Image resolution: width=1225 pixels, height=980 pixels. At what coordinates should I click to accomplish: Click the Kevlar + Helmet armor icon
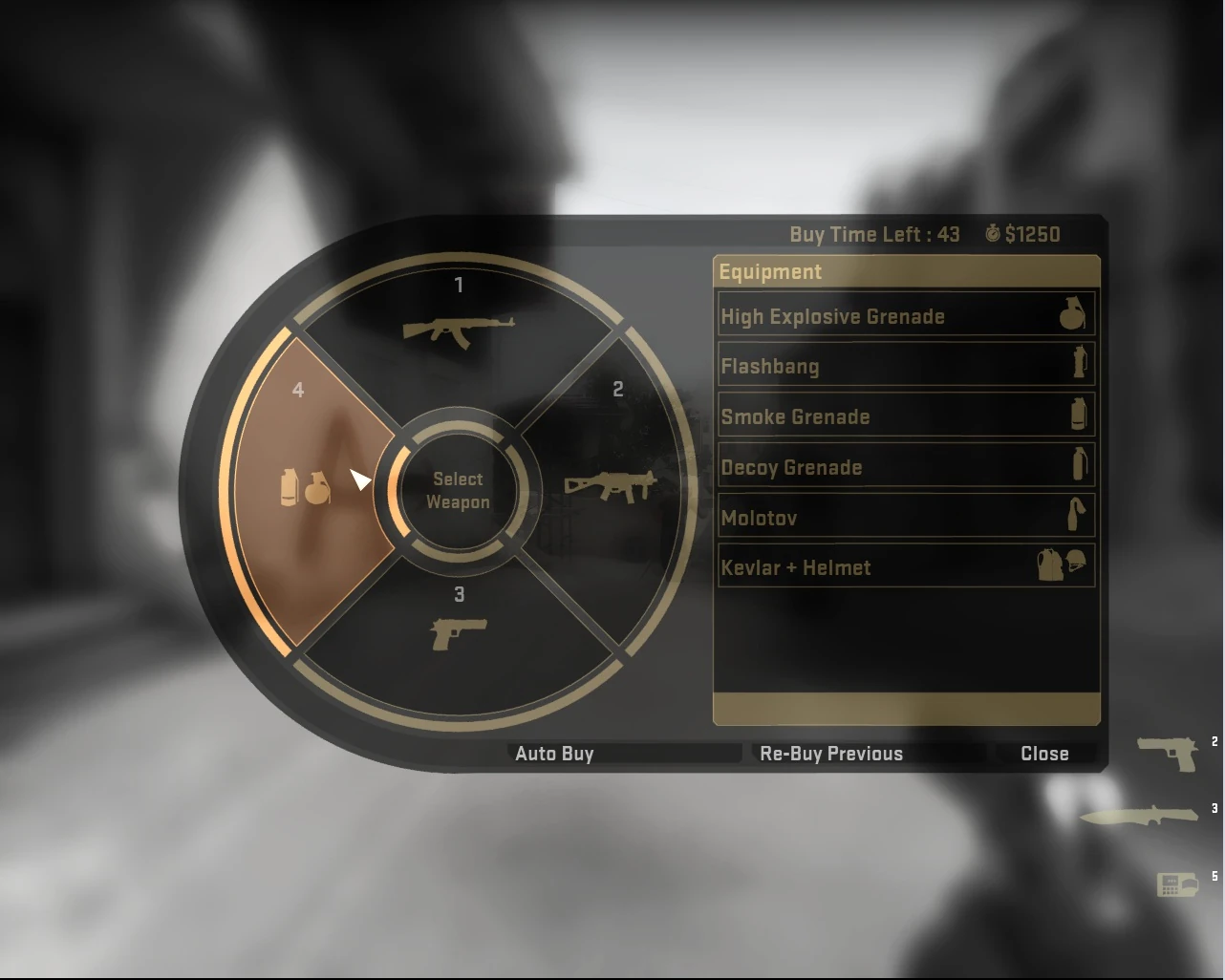click(1061, 565)
